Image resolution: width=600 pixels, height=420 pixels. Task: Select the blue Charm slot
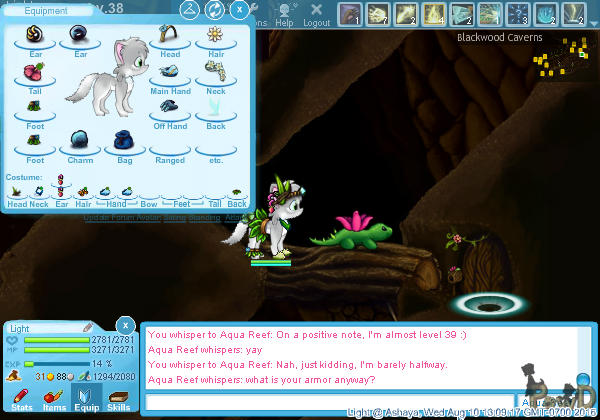(78, 142)
